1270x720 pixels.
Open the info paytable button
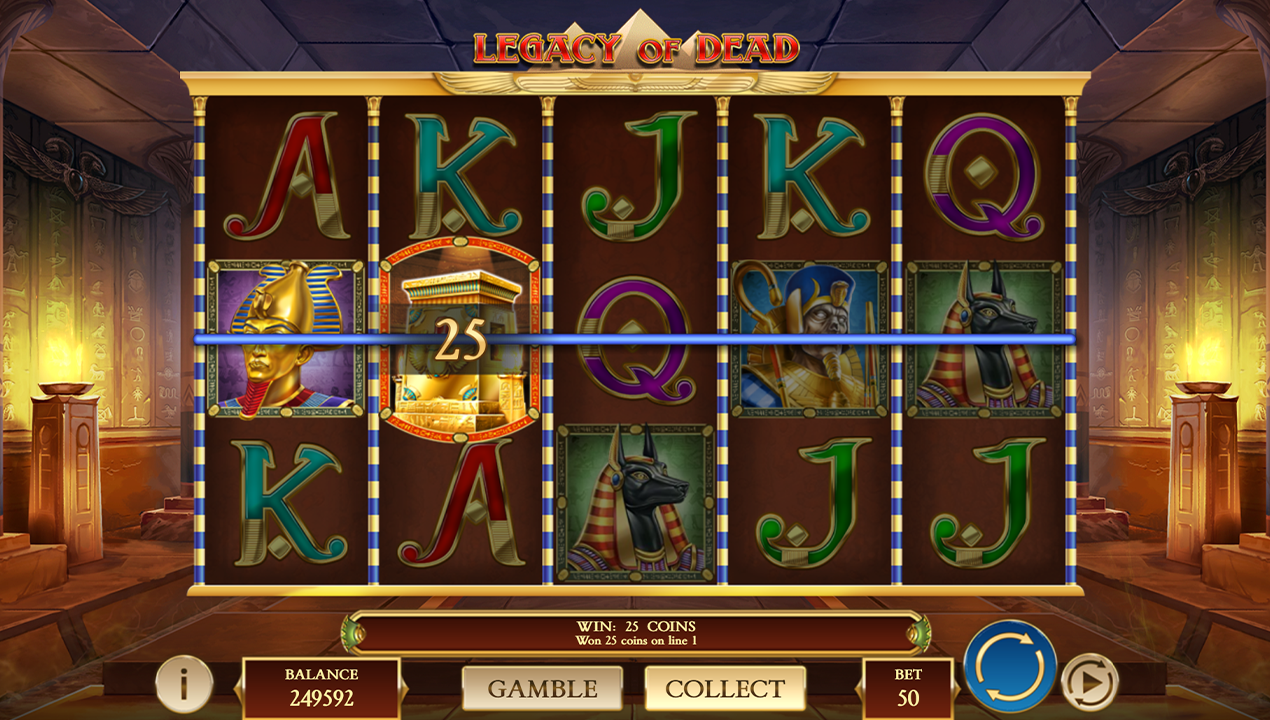coord(184,684)
